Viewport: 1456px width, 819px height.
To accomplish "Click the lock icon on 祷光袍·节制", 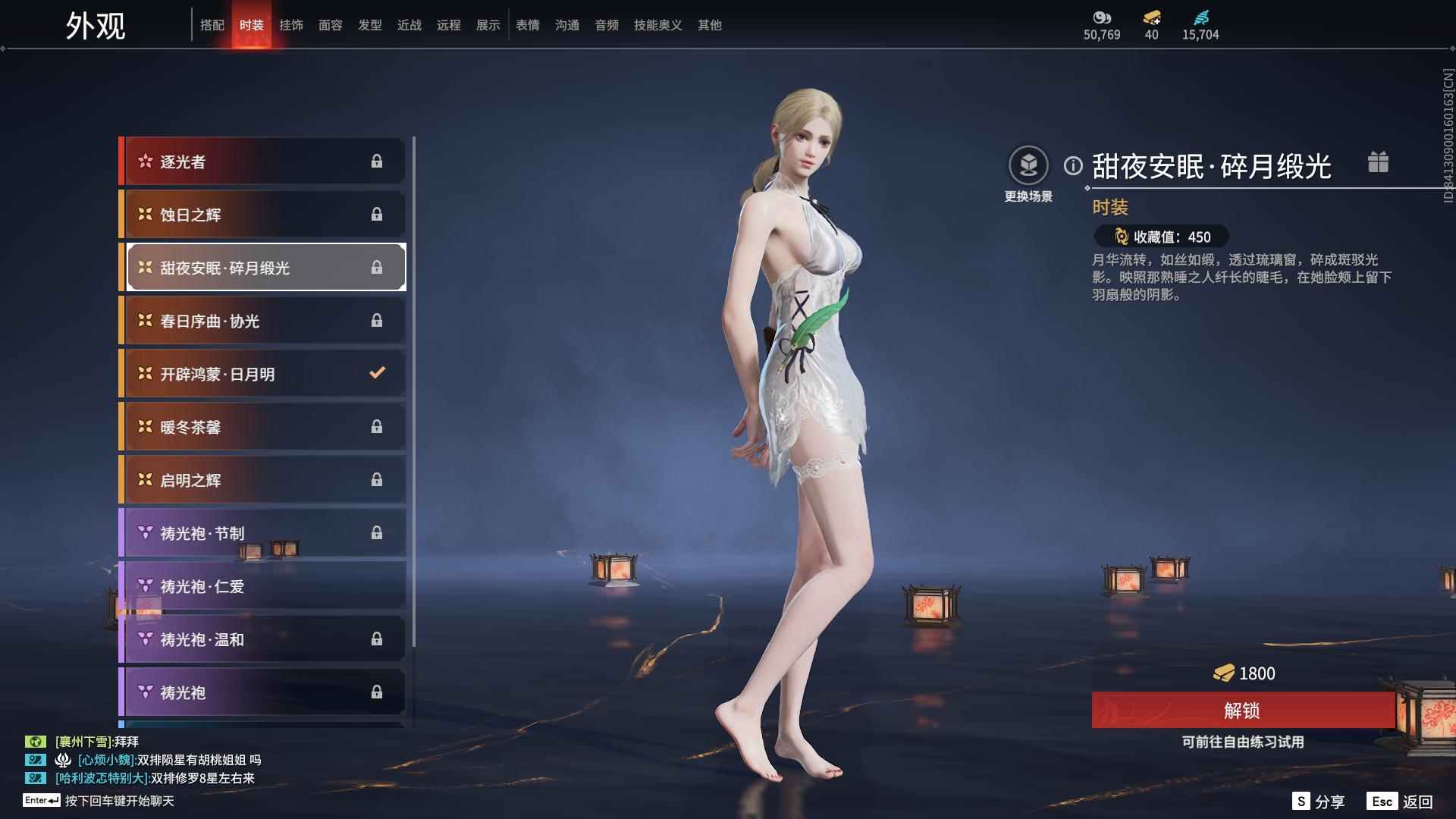I will [x=378, y=532].
